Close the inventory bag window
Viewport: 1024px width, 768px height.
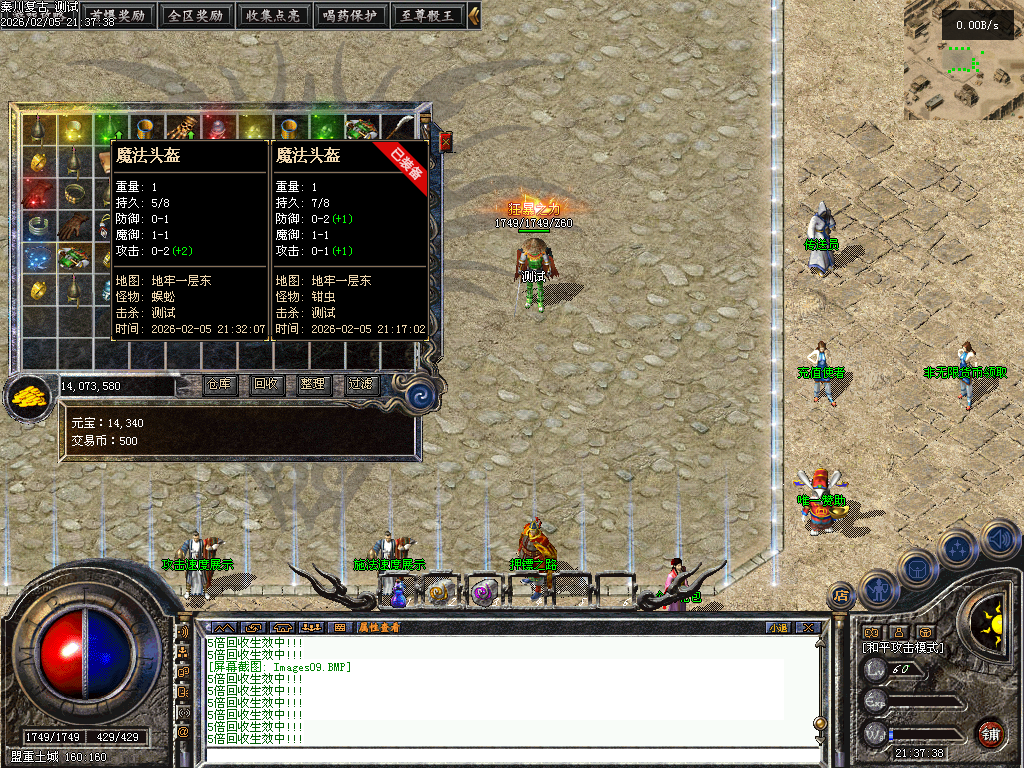tap(446, 142)
